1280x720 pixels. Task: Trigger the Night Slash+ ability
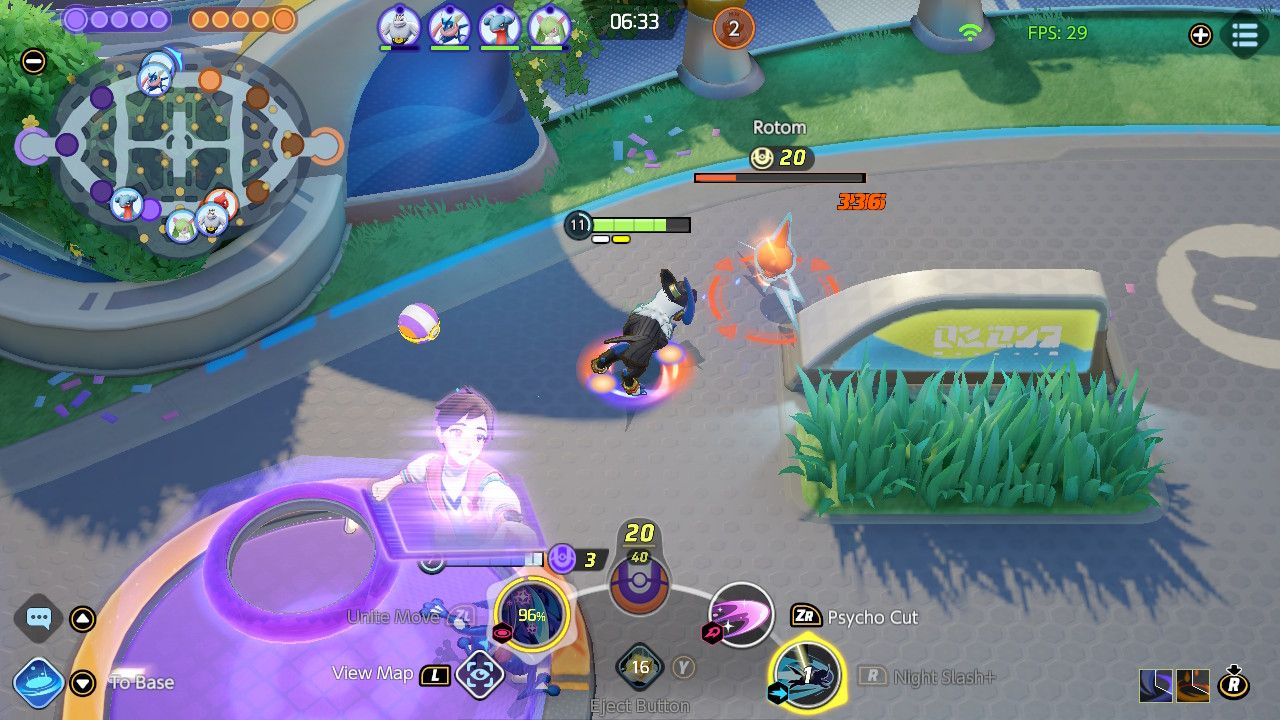[806, 675]
